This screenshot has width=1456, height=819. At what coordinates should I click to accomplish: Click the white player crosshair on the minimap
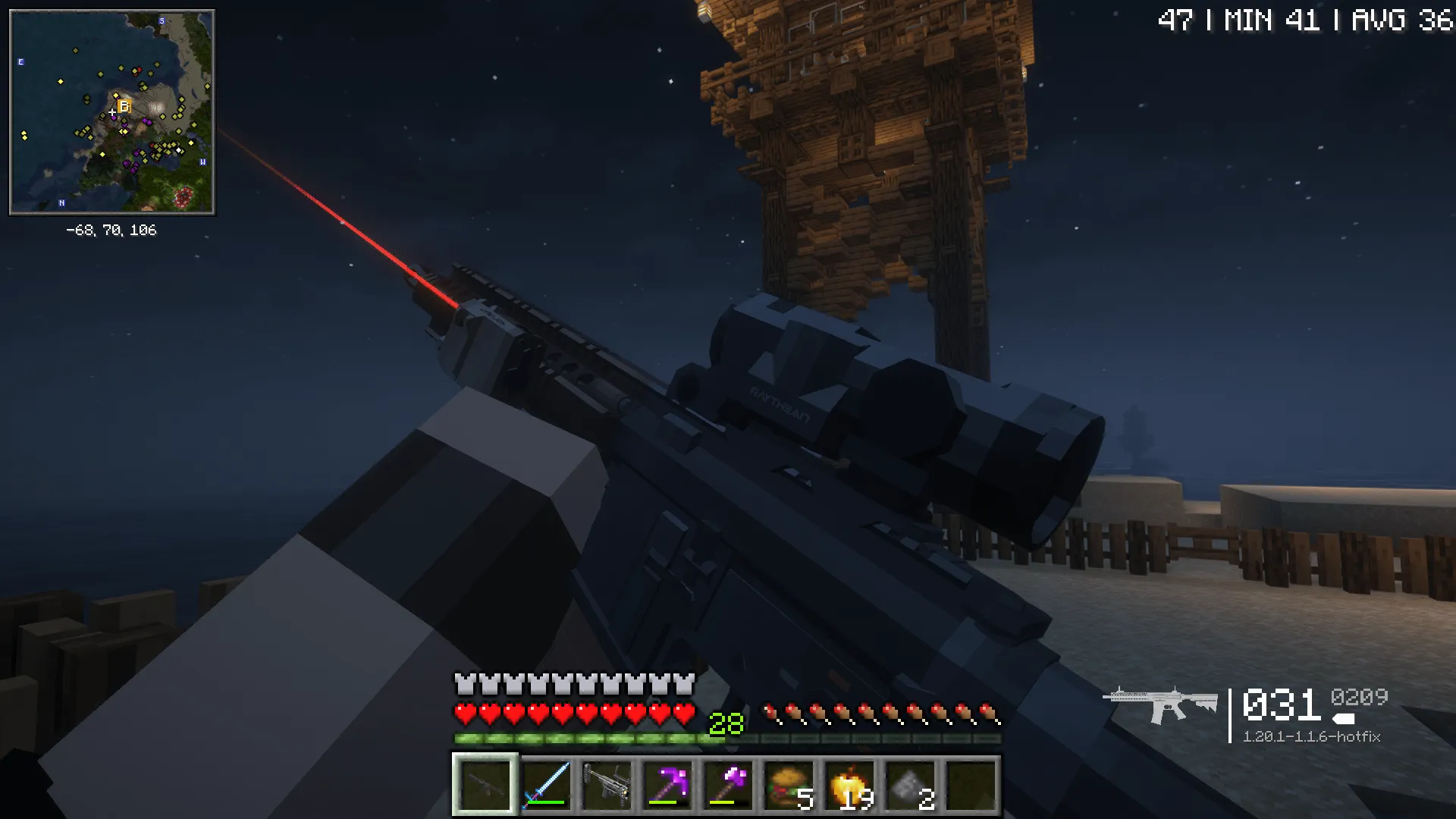tap(111, 111)
